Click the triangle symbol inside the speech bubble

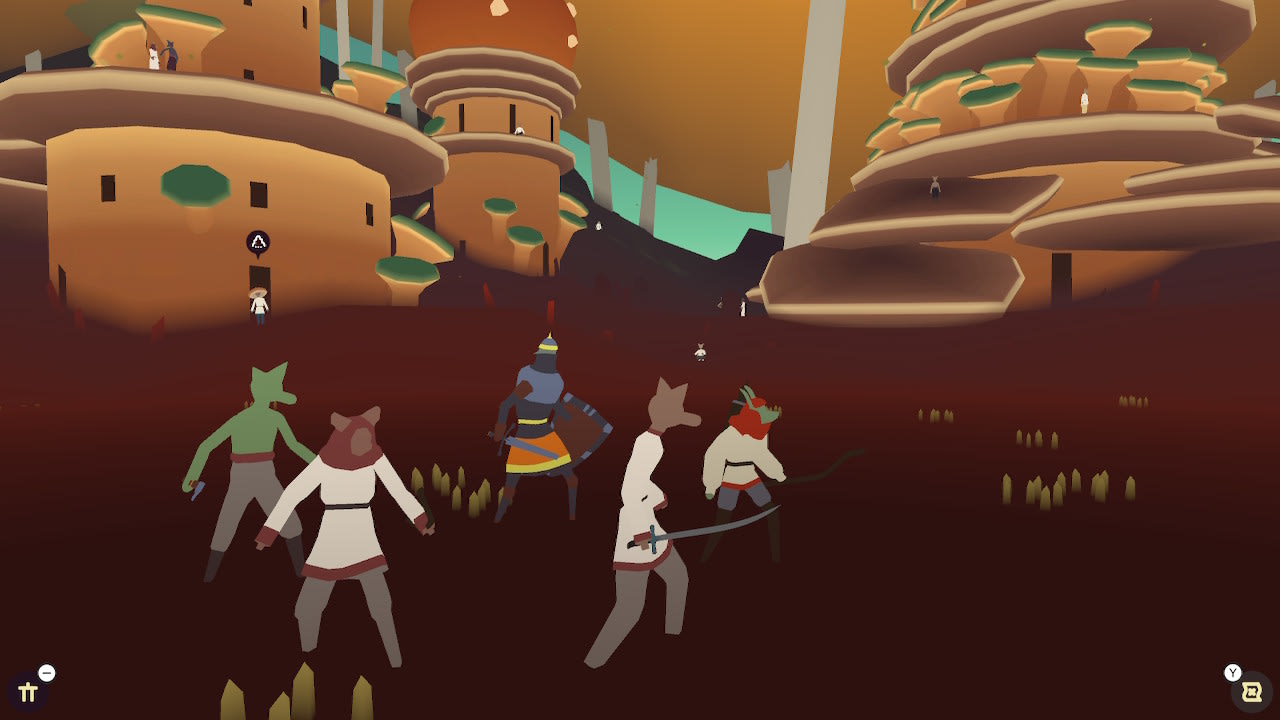click(259, 238)
